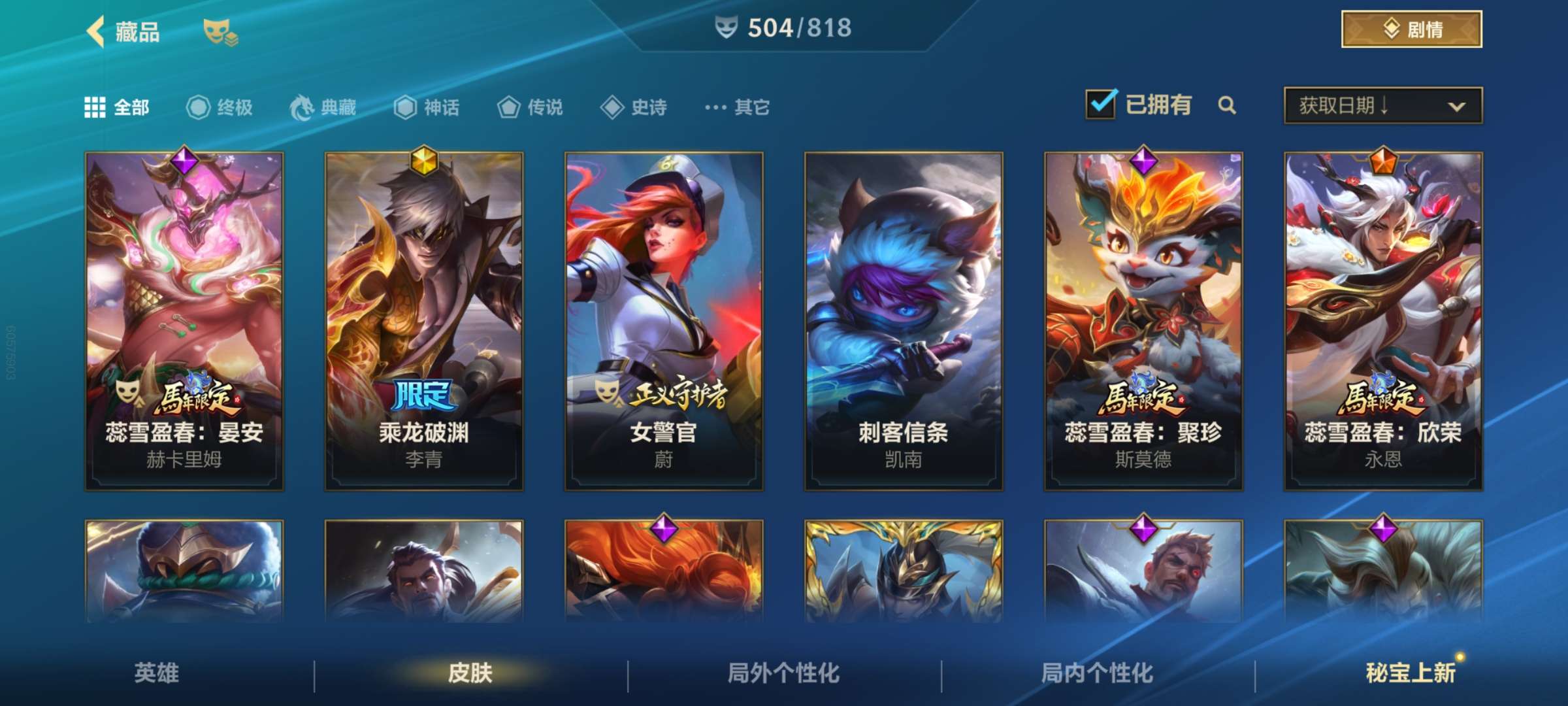1568x706 pixels.
Task: Open the search magnifier icon
Action: click(x=1228, y=105)
